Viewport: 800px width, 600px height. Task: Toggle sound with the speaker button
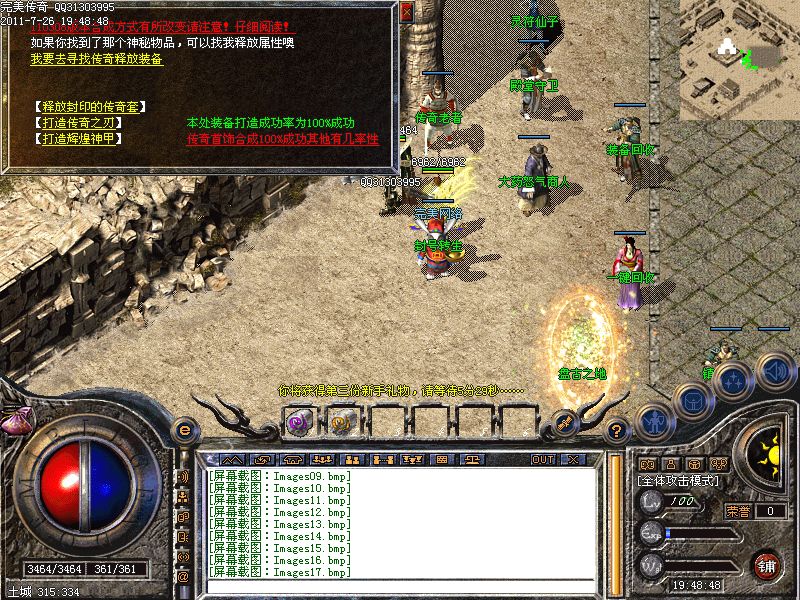click(775, 372)
